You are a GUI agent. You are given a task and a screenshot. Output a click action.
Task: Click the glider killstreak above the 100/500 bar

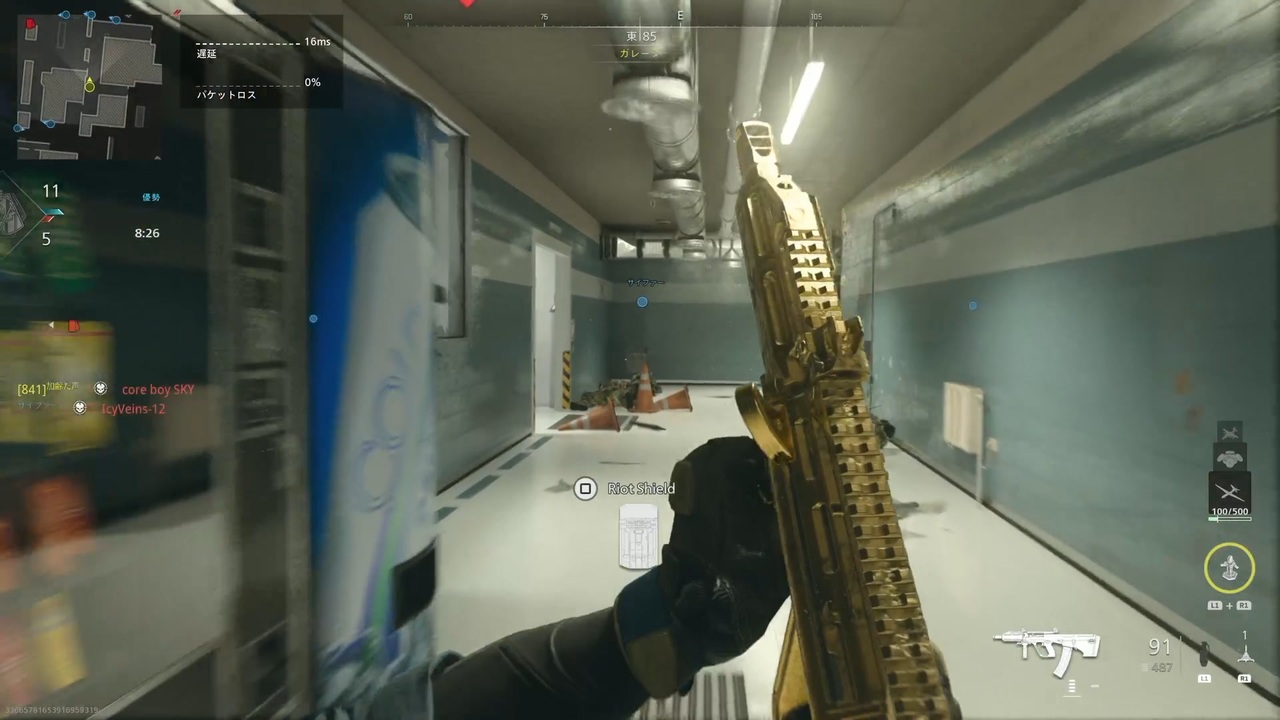(1231, 489)
